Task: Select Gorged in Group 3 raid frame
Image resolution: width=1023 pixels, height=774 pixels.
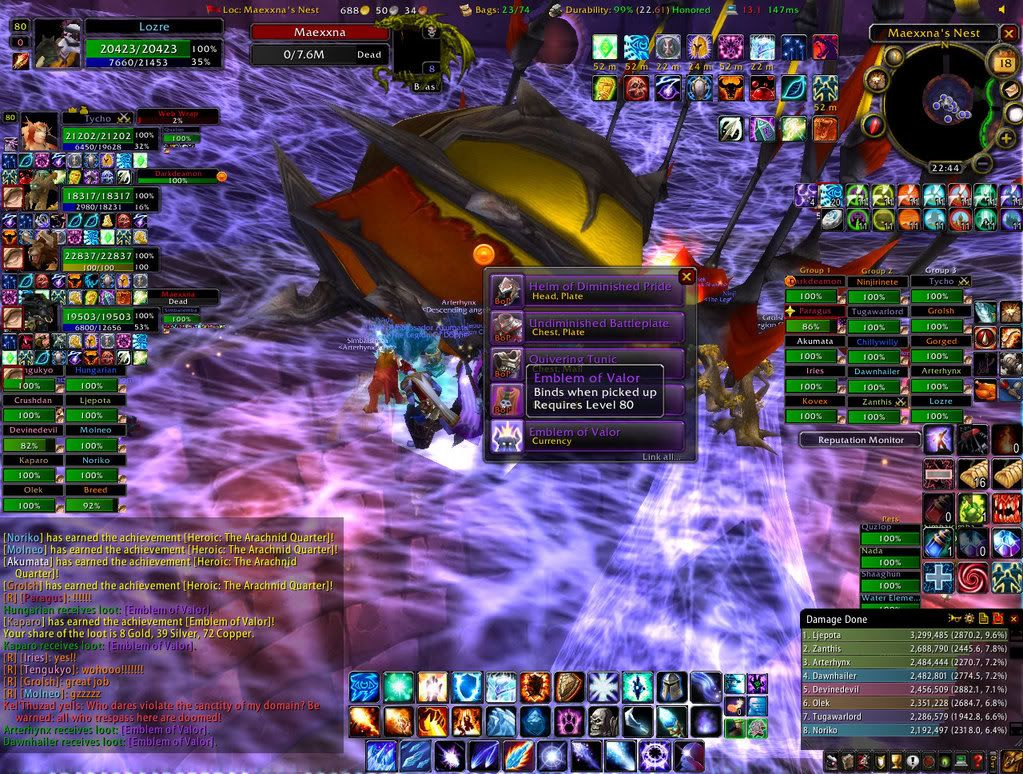Action: coord(941,341)
